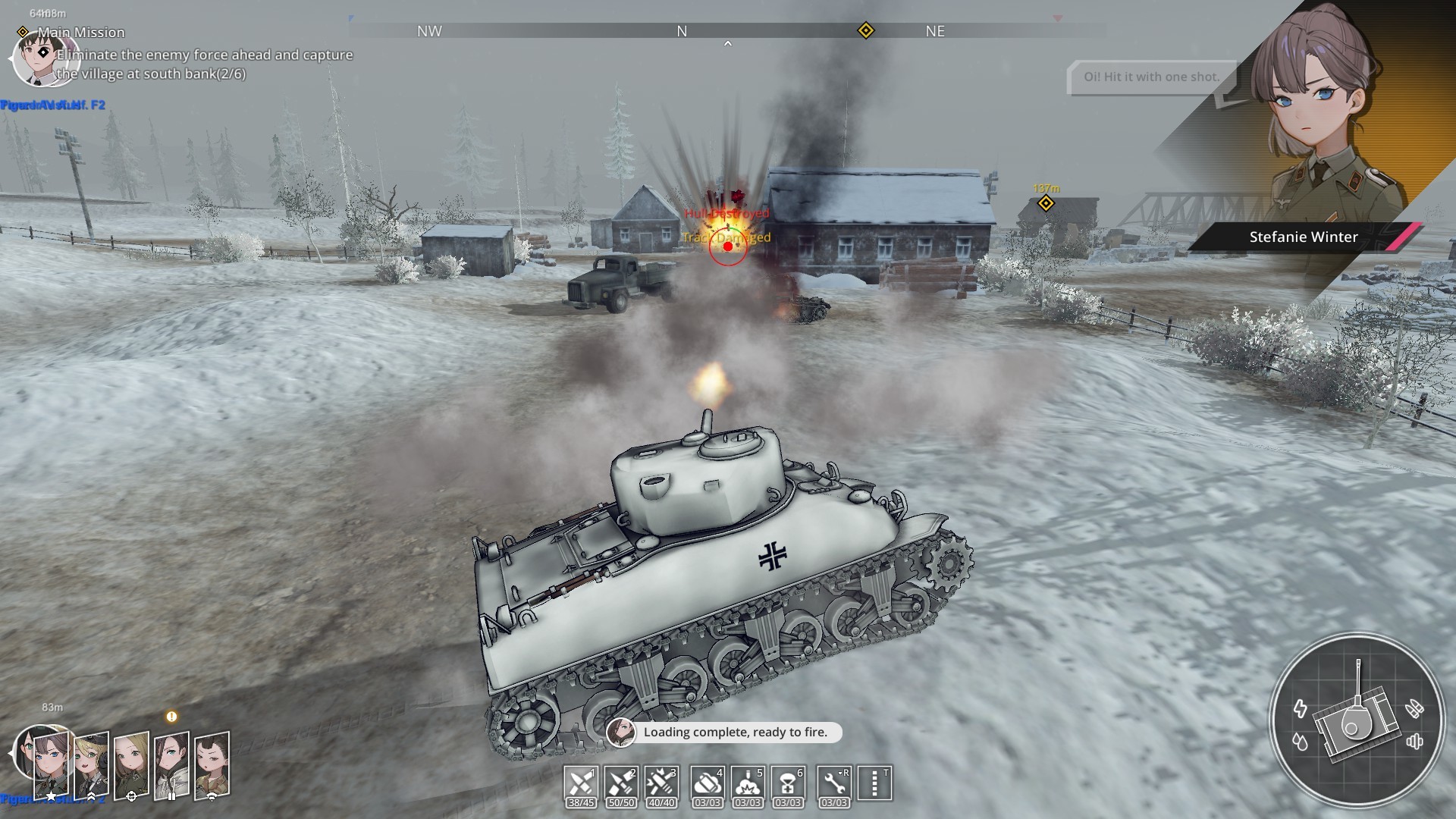Screen dimensions: 1456x819
Task: Select the commander portrait with the star badge
Action: click(52, 764)
